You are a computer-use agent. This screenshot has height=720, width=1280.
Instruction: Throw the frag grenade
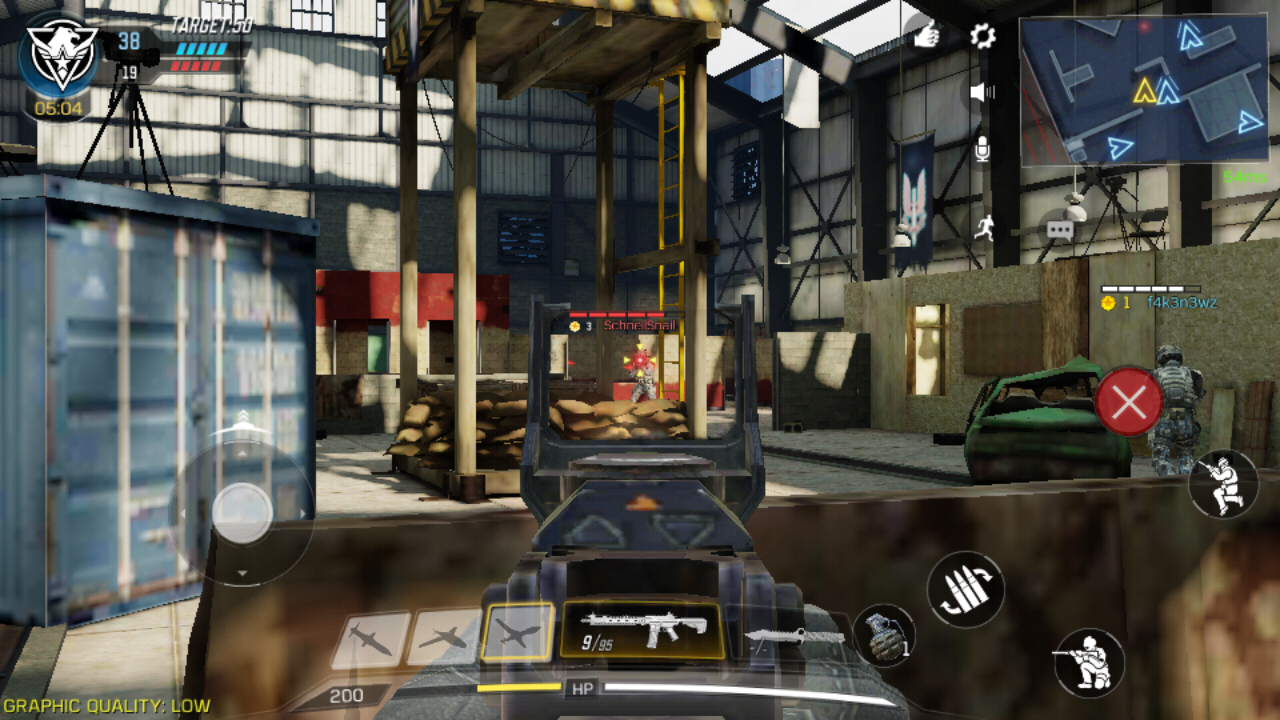tap(885, 637)
